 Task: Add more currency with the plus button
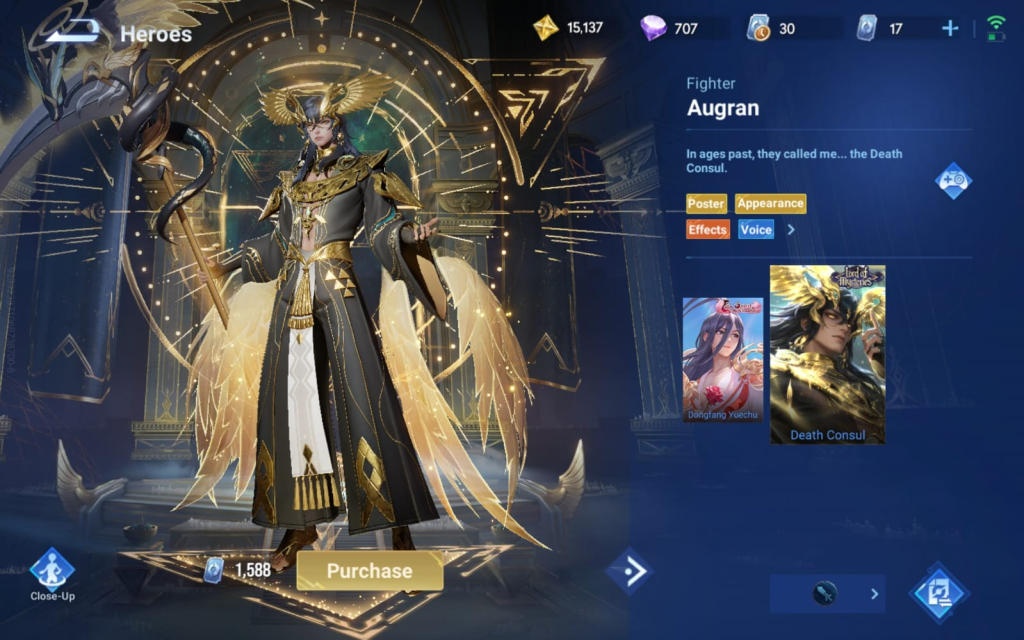tap(950, 28)
